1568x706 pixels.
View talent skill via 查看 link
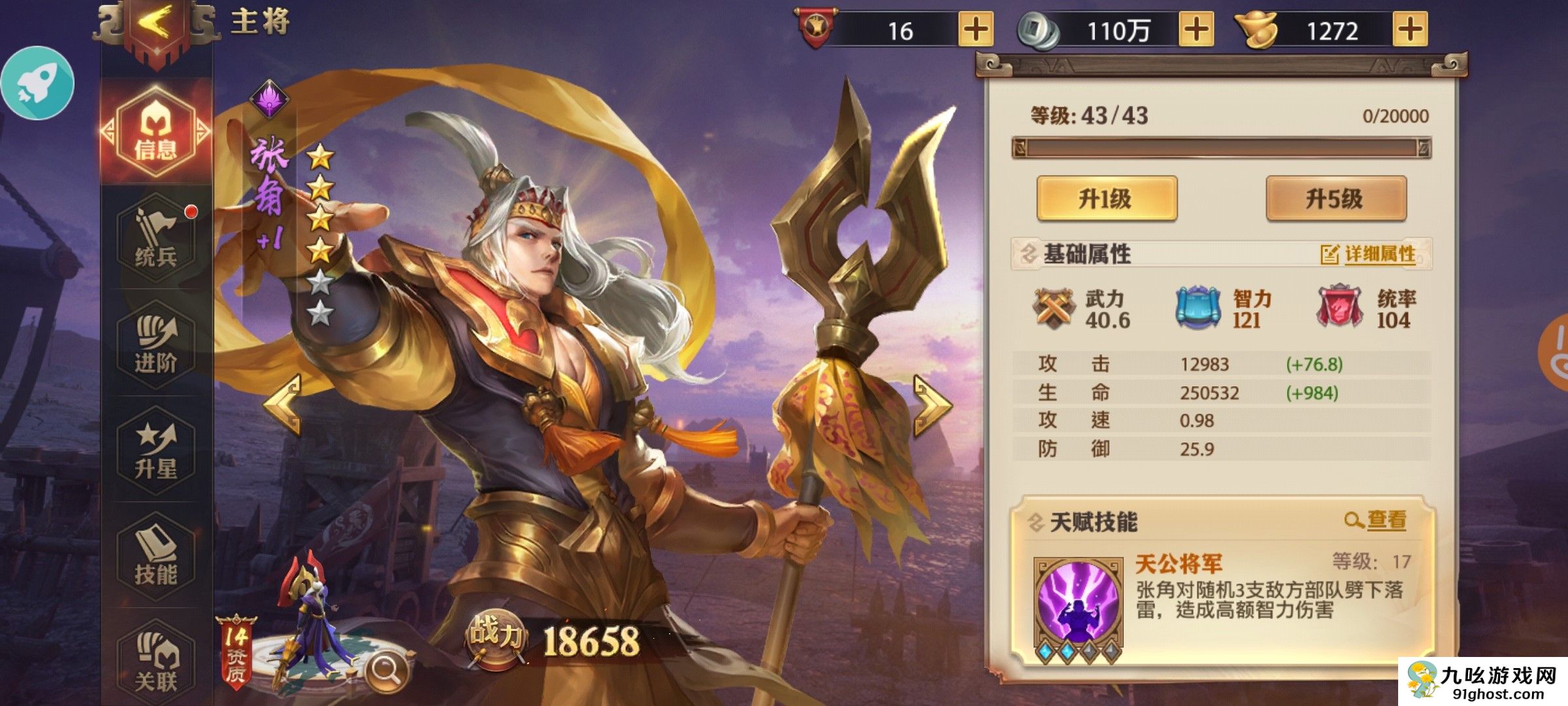(x=1376, y=520)
